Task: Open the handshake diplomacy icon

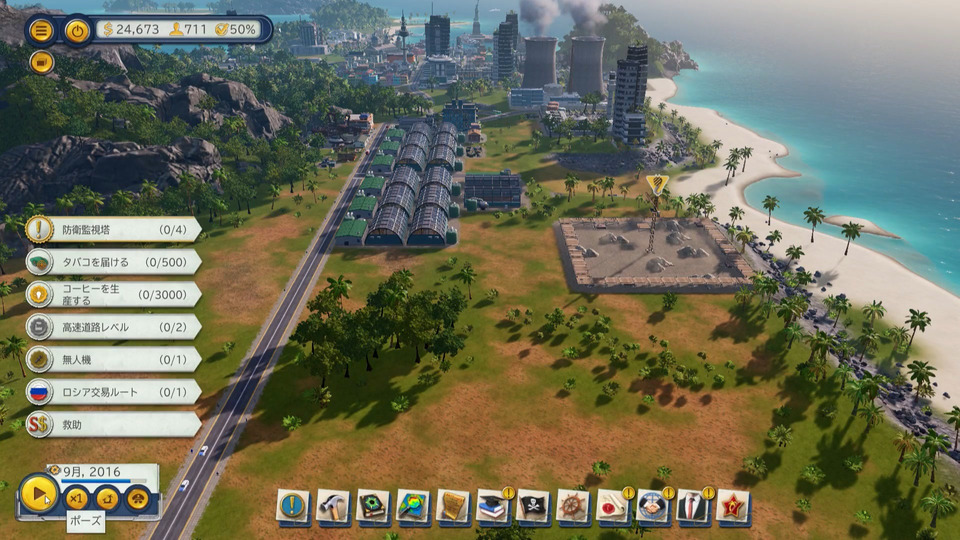Action: click(x=653, y=506)
